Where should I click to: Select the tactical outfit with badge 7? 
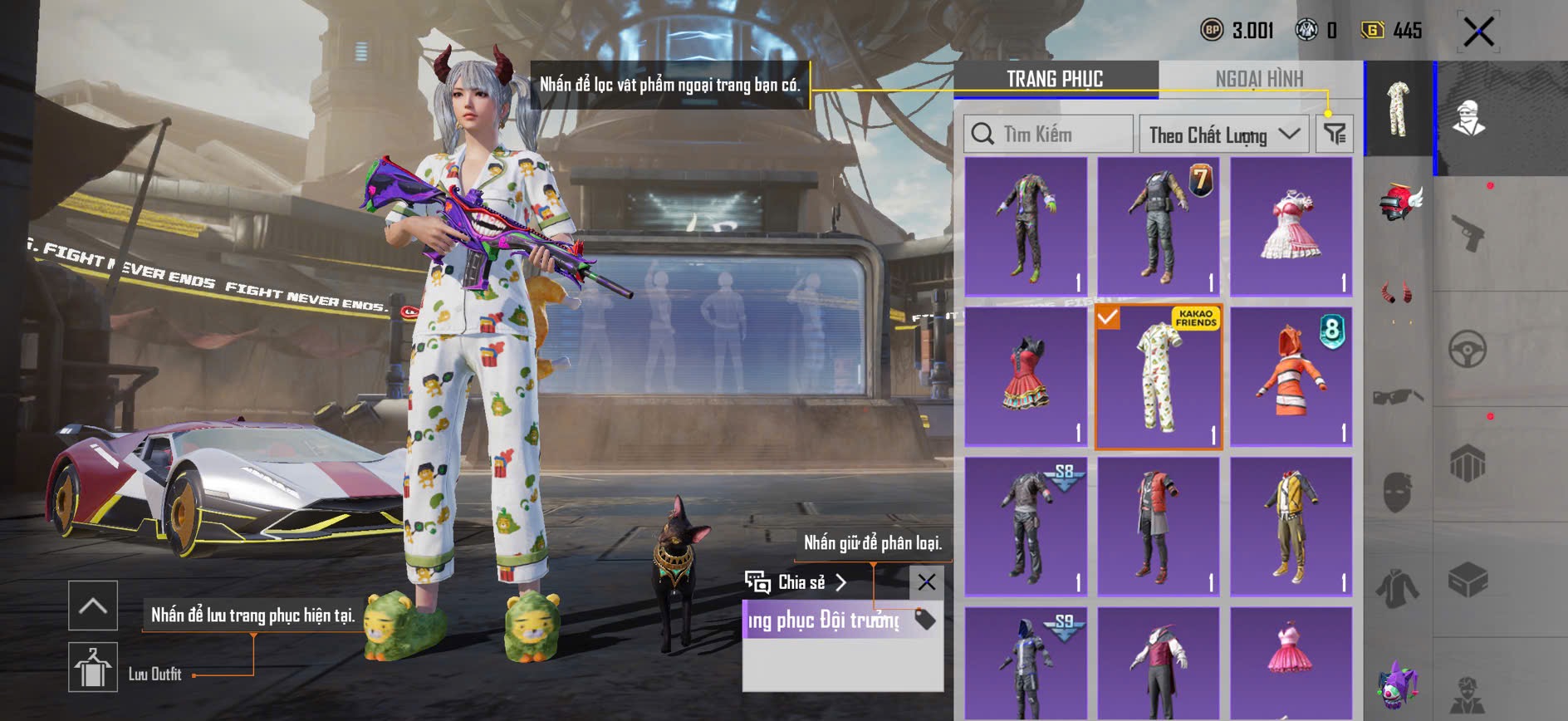[1159, 227]
